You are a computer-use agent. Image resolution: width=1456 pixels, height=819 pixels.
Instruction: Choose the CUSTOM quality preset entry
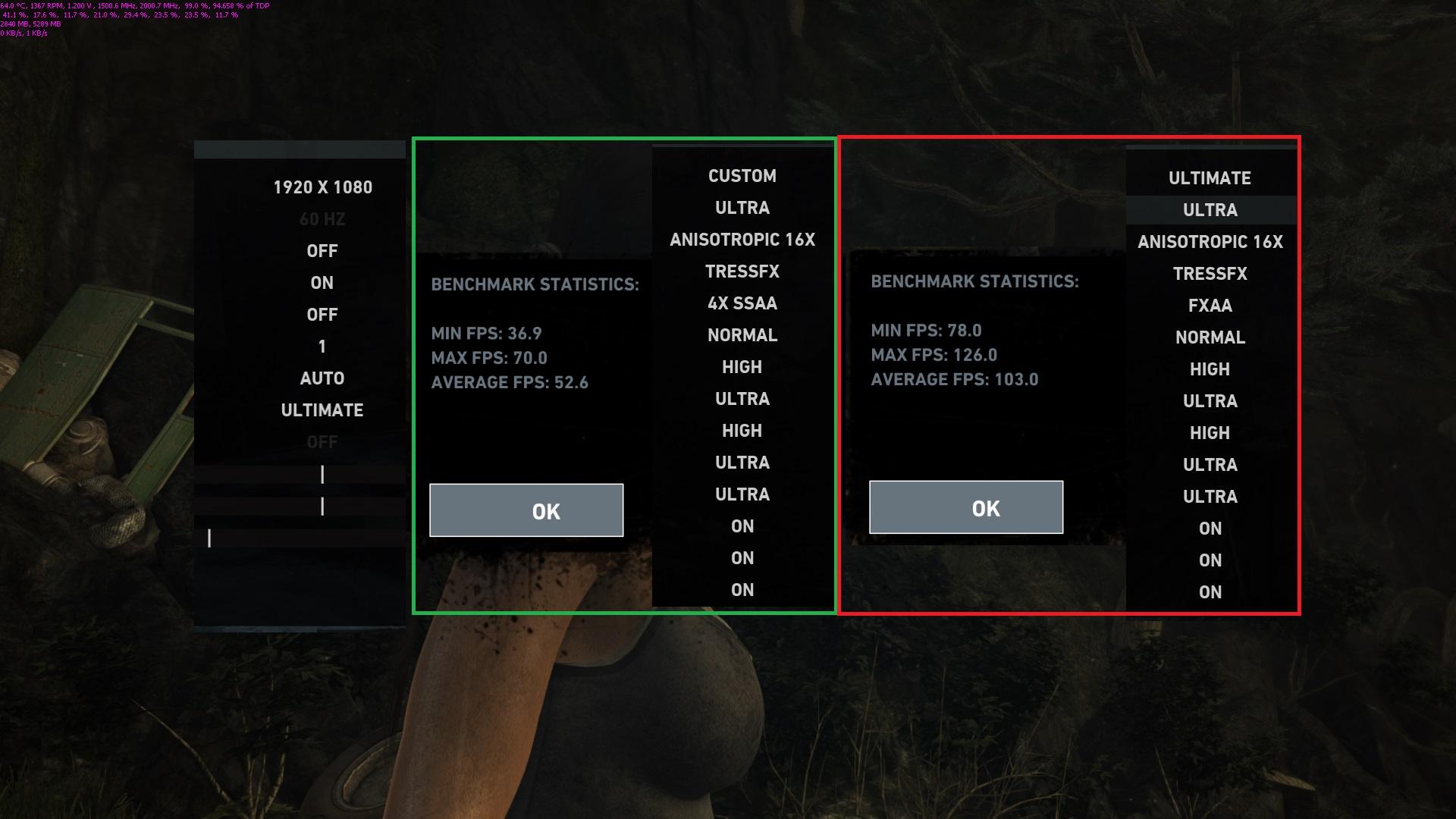[x=742, y=176]
